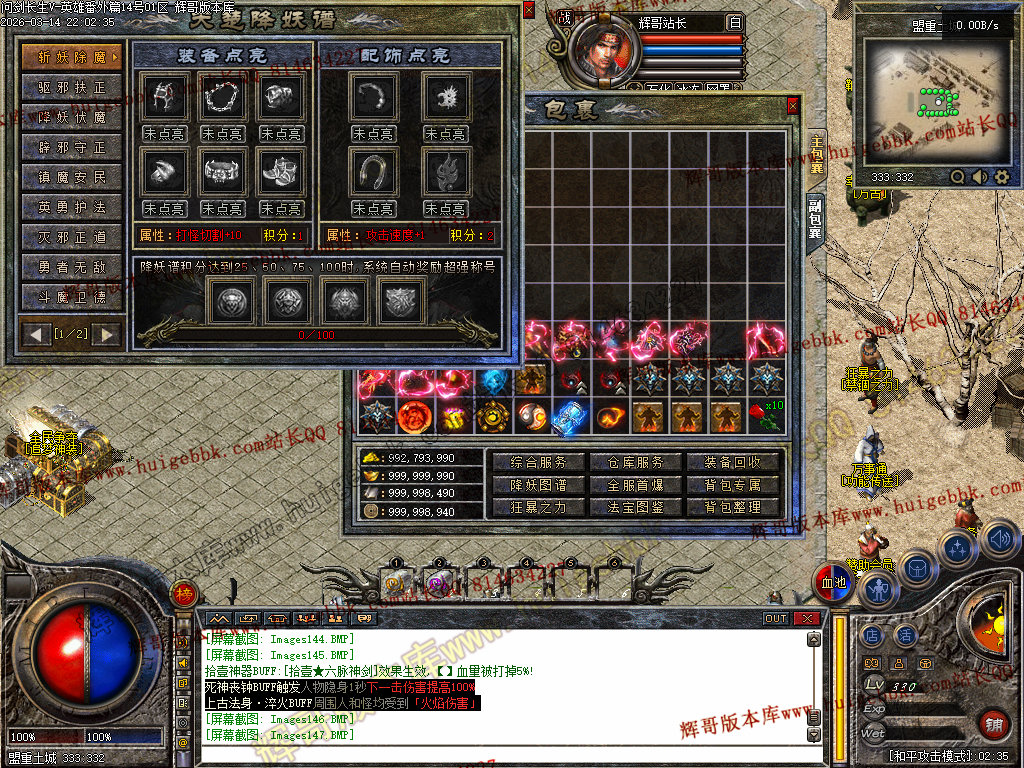Viewport: 1024px width, 768px height.
Task: Open the red 铺 shop button
Action: 994,724
